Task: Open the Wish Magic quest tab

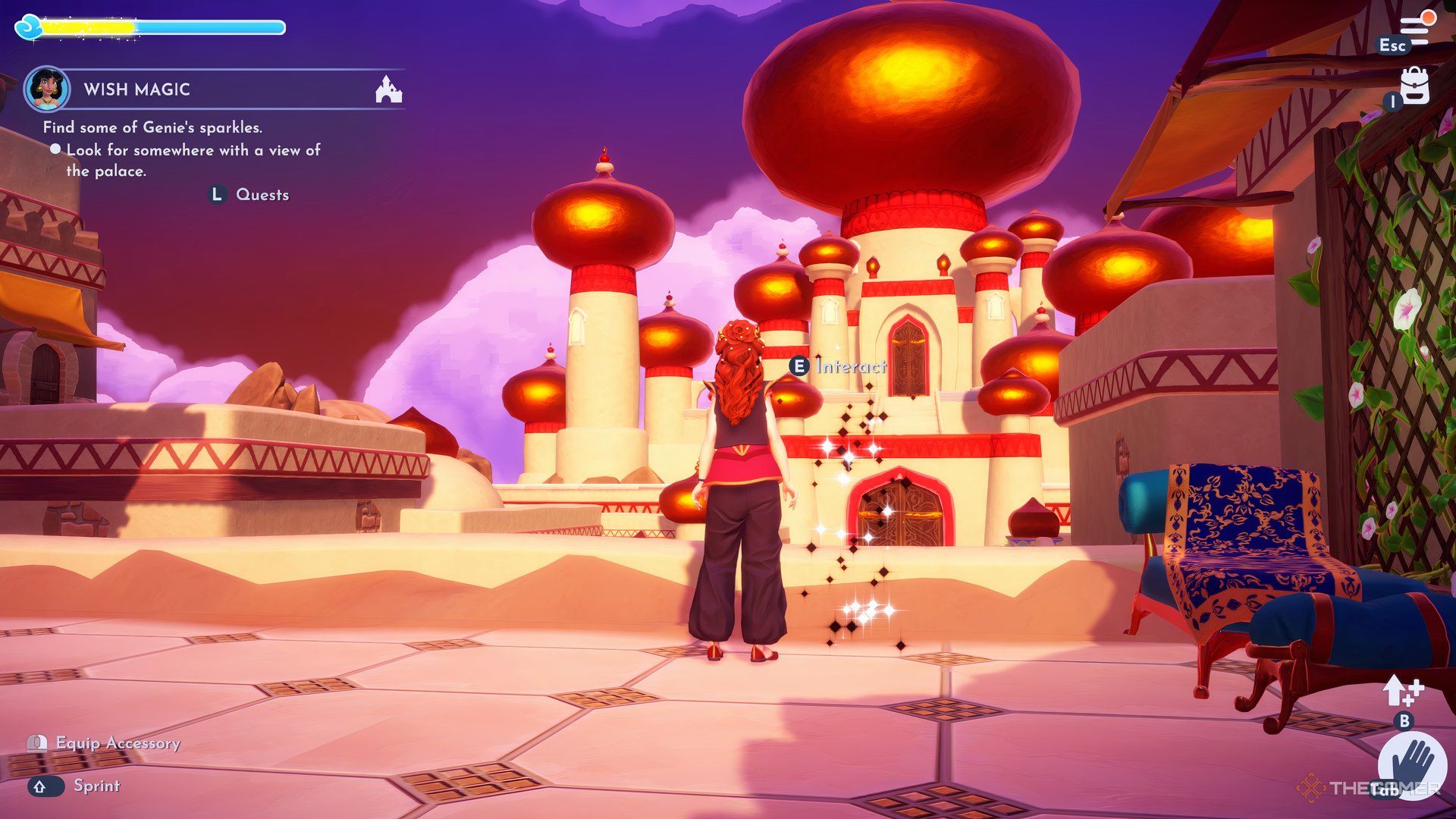Action: 136,89
